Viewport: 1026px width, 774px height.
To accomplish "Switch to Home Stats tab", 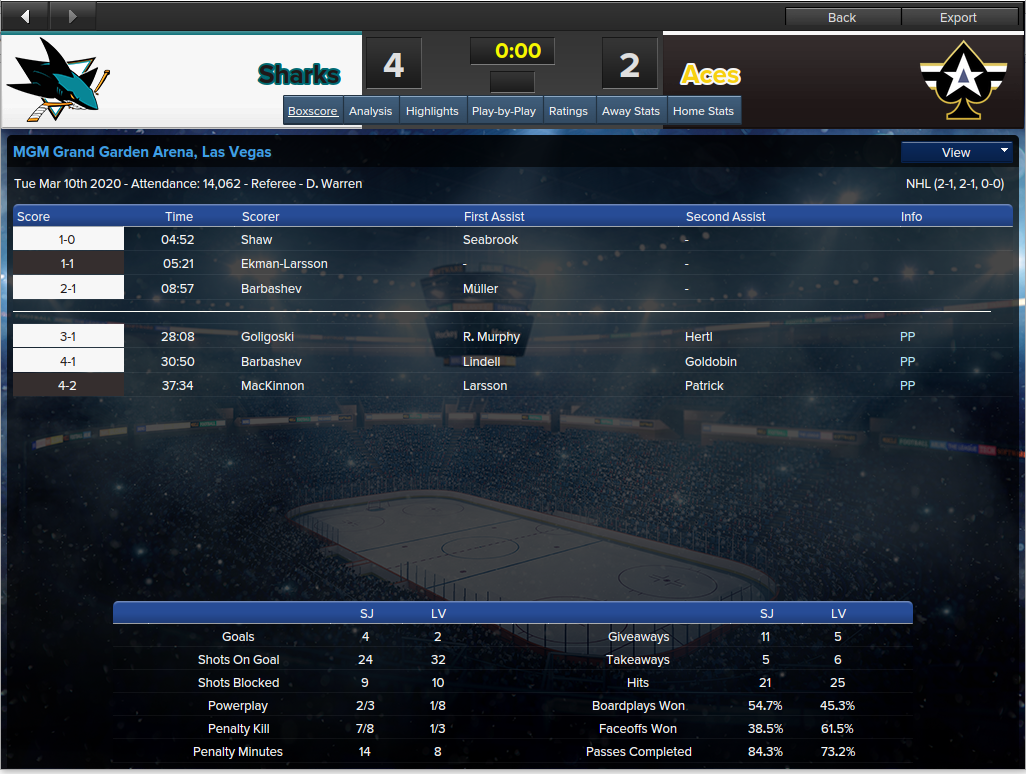I will click(x=703, y=111).
